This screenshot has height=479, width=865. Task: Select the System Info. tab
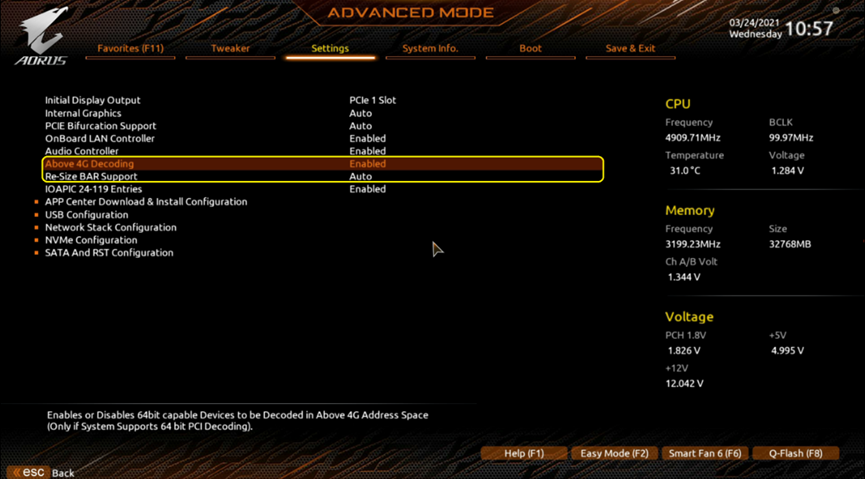click(x=430, y=48)
